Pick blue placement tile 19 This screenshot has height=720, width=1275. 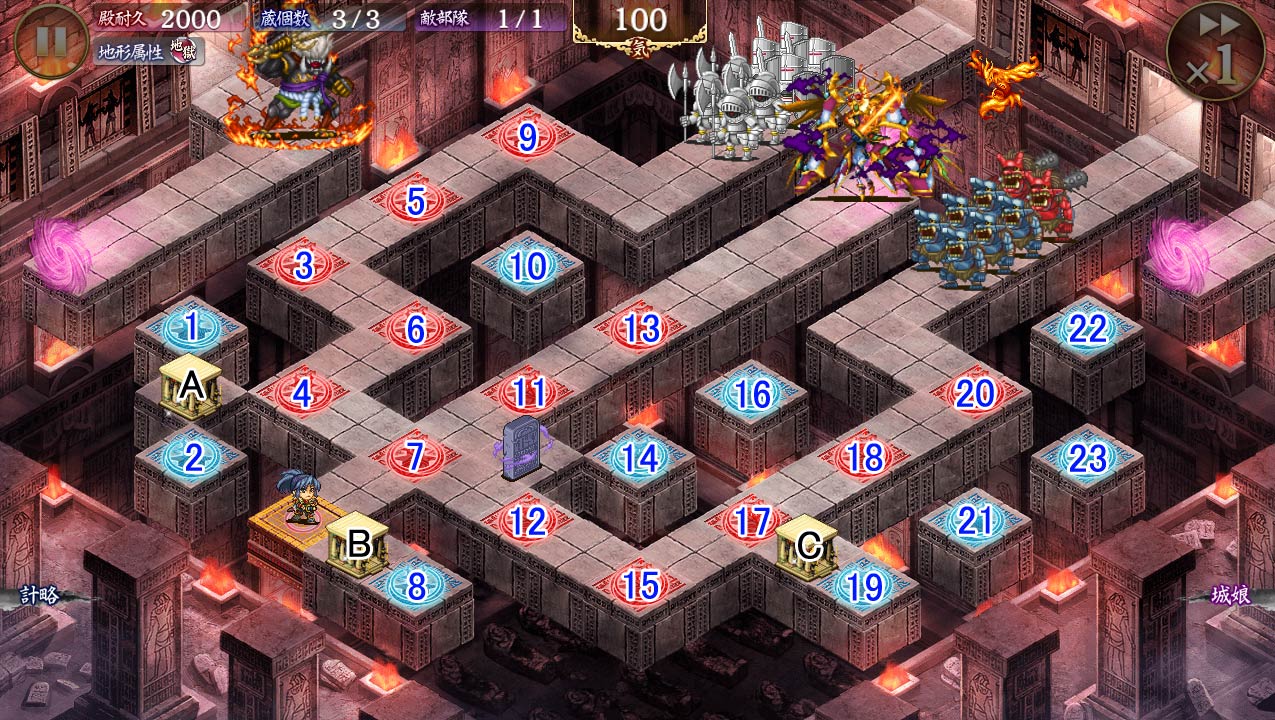click(x=863, y=587)
